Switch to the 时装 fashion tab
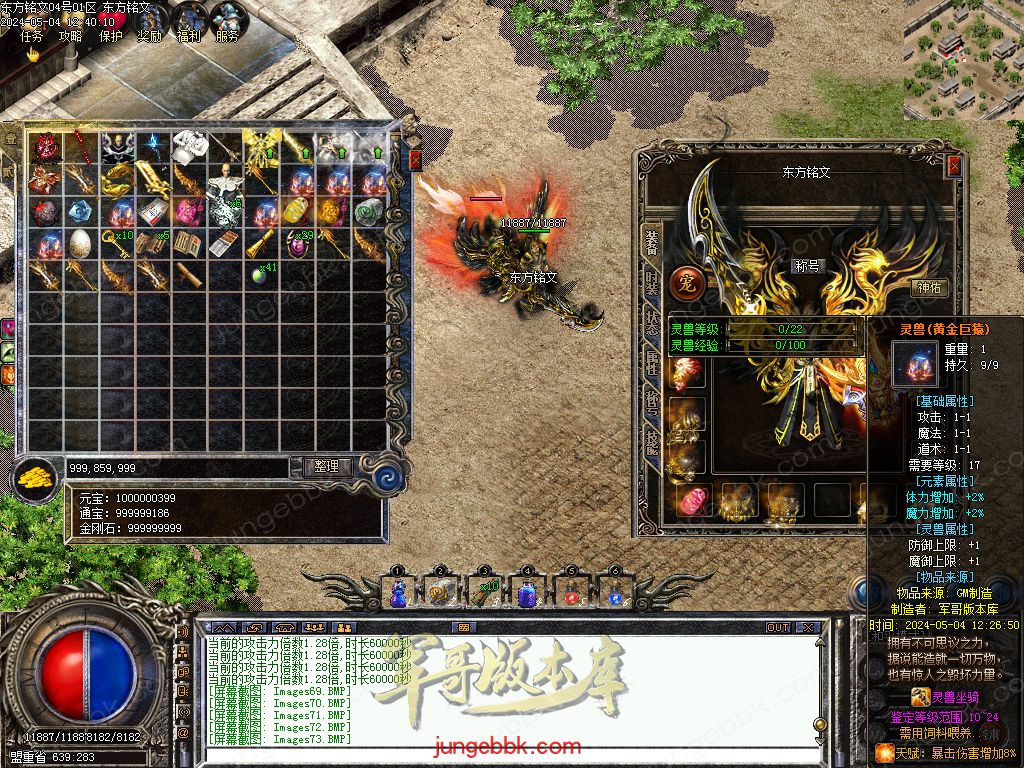Image resolution: width=1024 pixels, height=768 pixels. click(x=652, y=283)
